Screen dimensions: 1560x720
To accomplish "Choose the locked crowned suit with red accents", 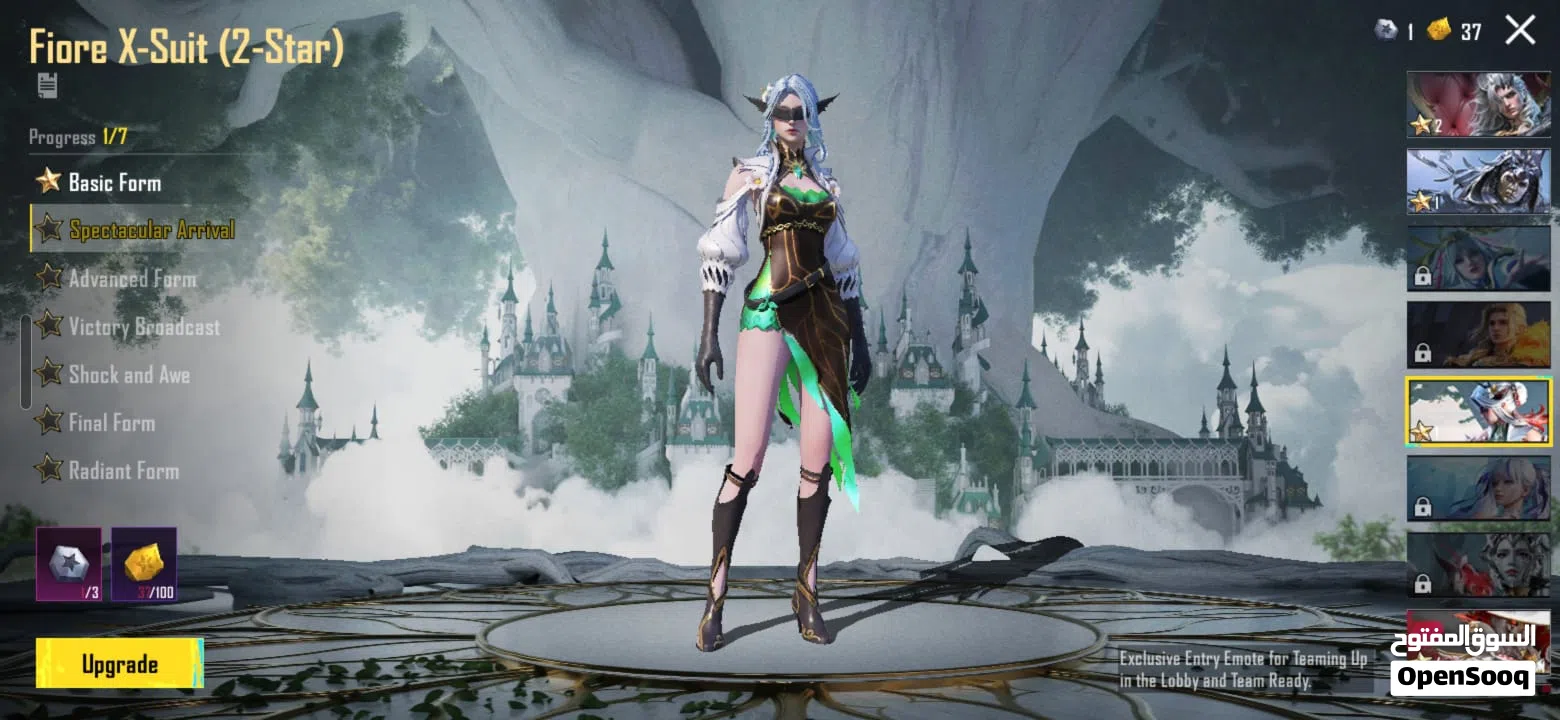I will (1478, 564).
